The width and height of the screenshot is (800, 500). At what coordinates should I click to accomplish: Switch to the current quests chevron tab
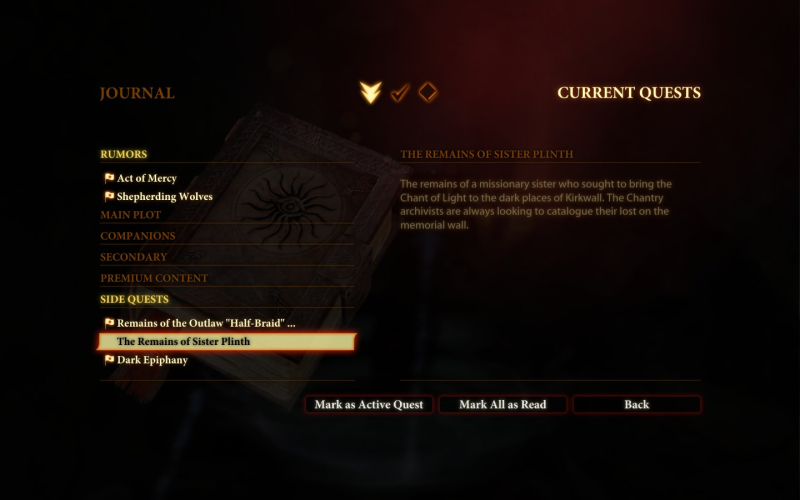[371, 93]
